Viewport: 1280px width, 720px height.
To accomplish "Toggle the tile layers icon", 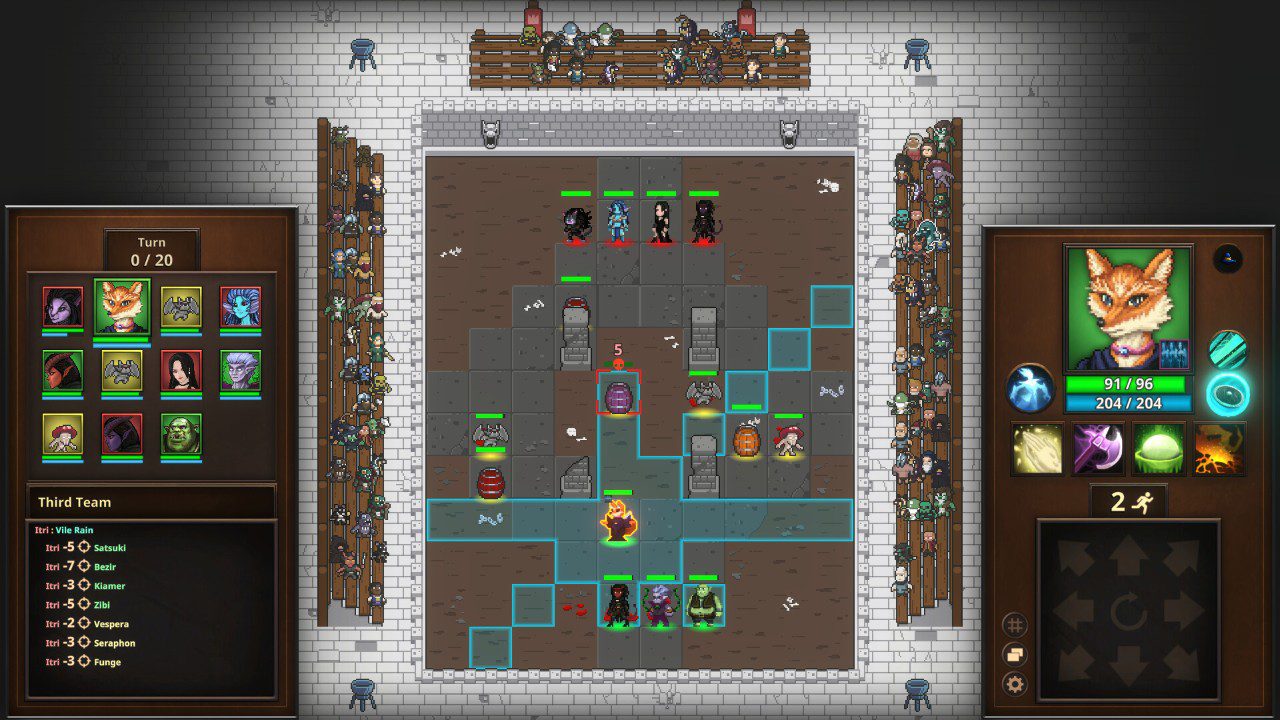I will (x=1017, y=654).
